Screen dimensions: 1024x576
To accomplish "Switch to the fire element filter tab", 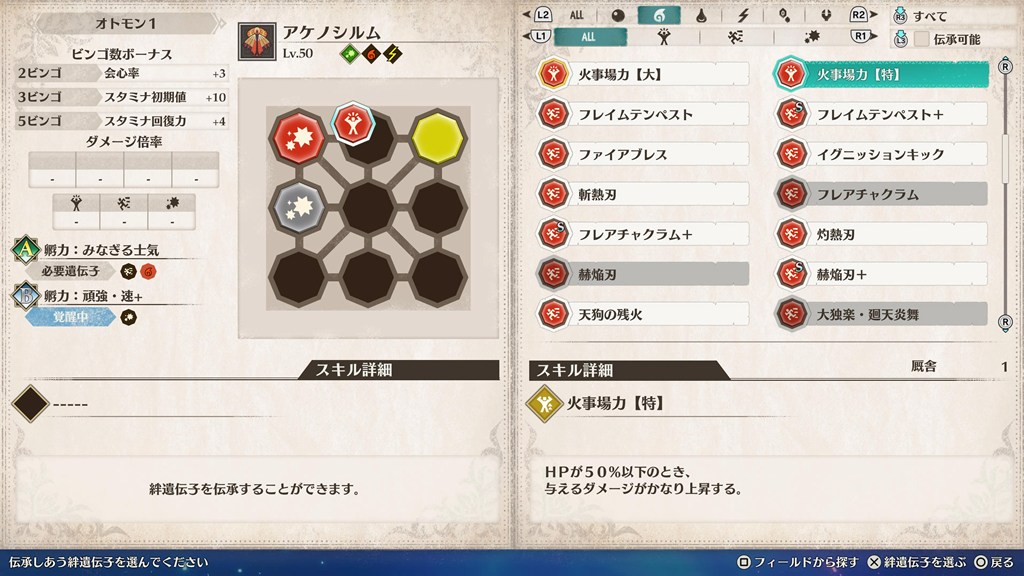I will tap(659, 15).
